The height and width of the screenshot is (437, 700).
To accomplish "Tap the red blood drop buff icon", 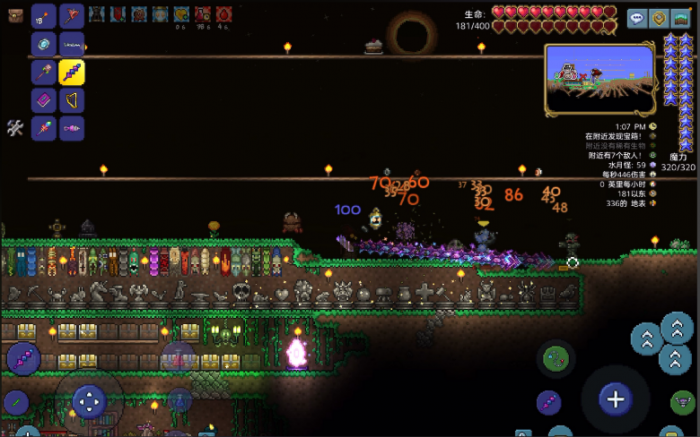I will (224, 14).
